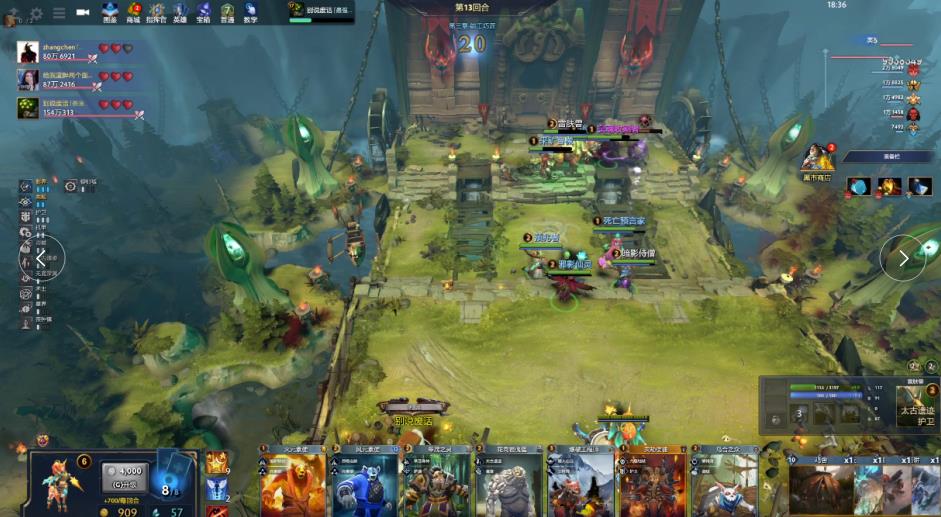
Task: Open the 教学 tutorial menu
Action: tap(250, 12)
